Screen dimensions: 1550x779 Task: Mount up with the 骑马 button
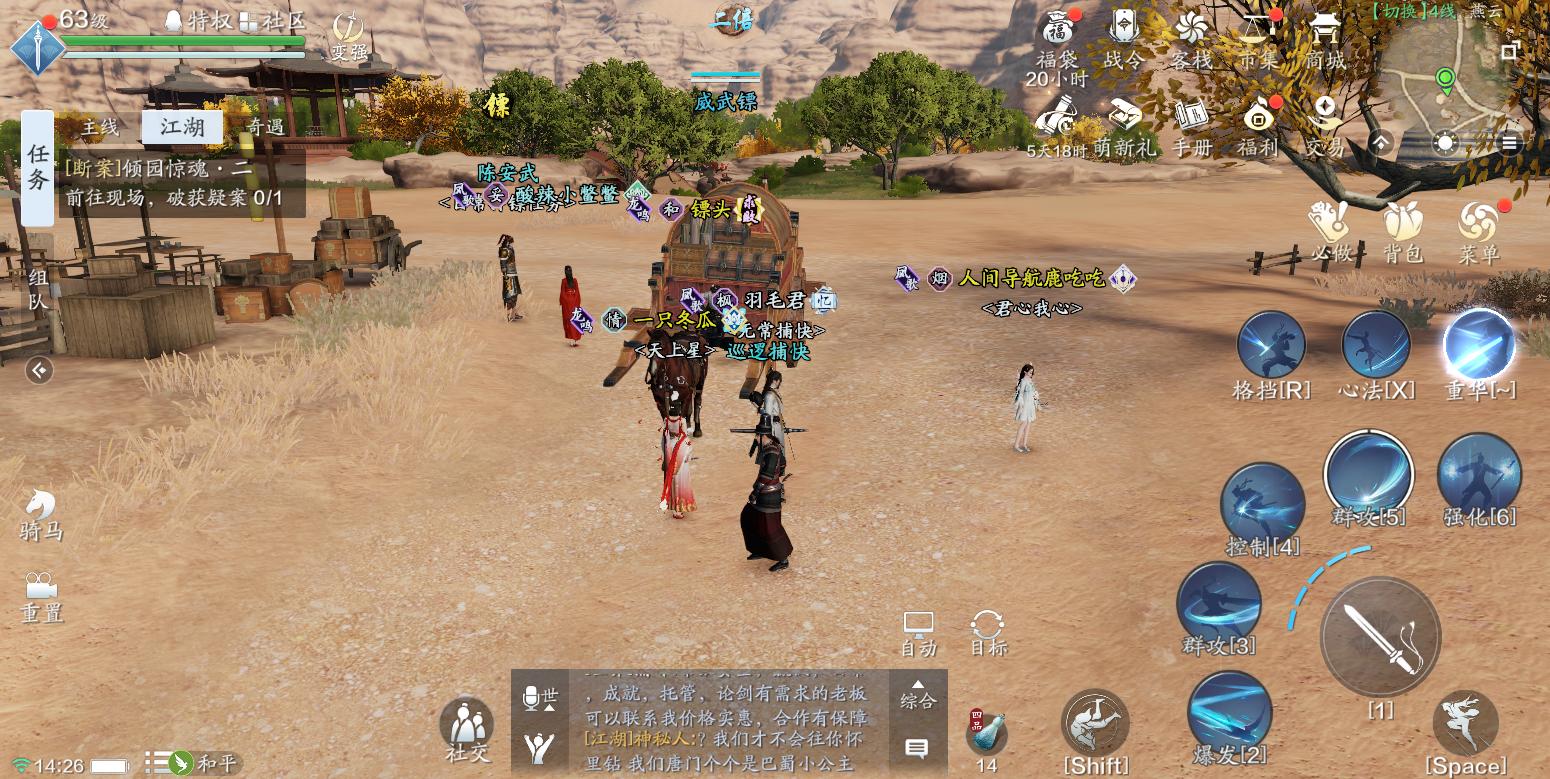click(40, 513)
